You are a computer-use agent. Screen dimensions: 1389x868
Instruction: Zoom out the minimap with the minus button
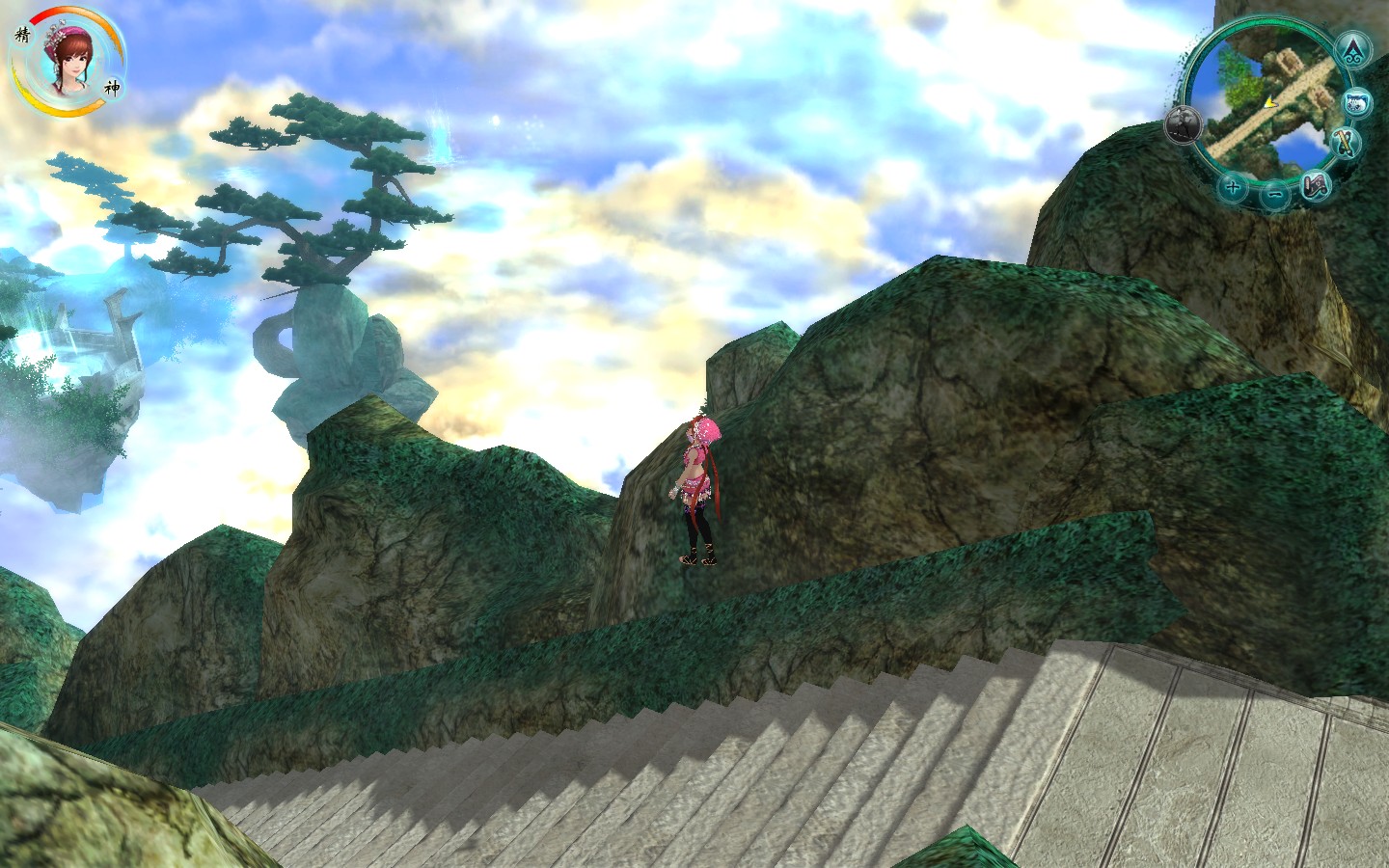pos(1274,195)
